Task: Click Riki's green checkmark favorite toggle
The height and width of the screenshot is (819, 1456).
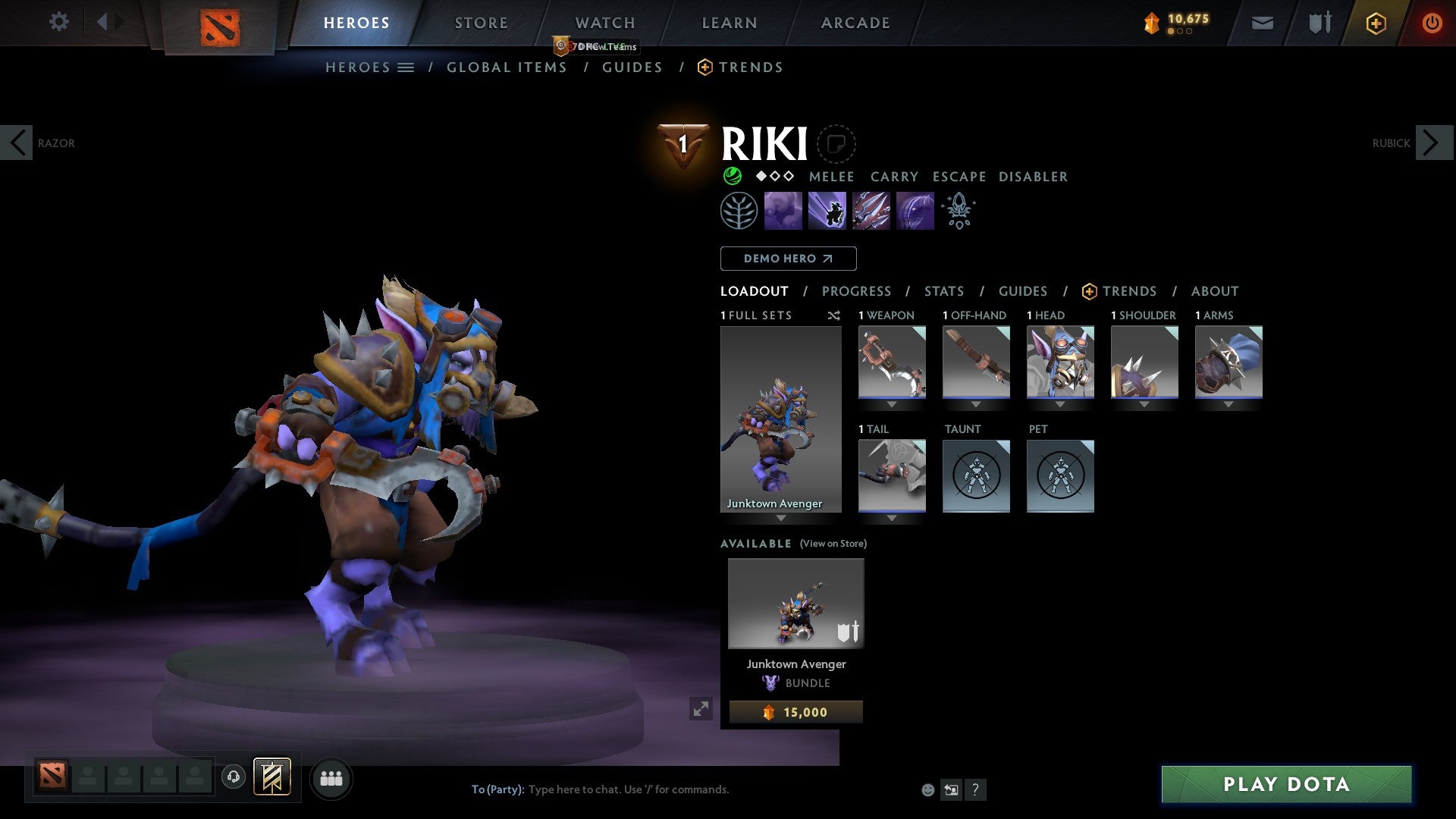Action: coord(731,176)
